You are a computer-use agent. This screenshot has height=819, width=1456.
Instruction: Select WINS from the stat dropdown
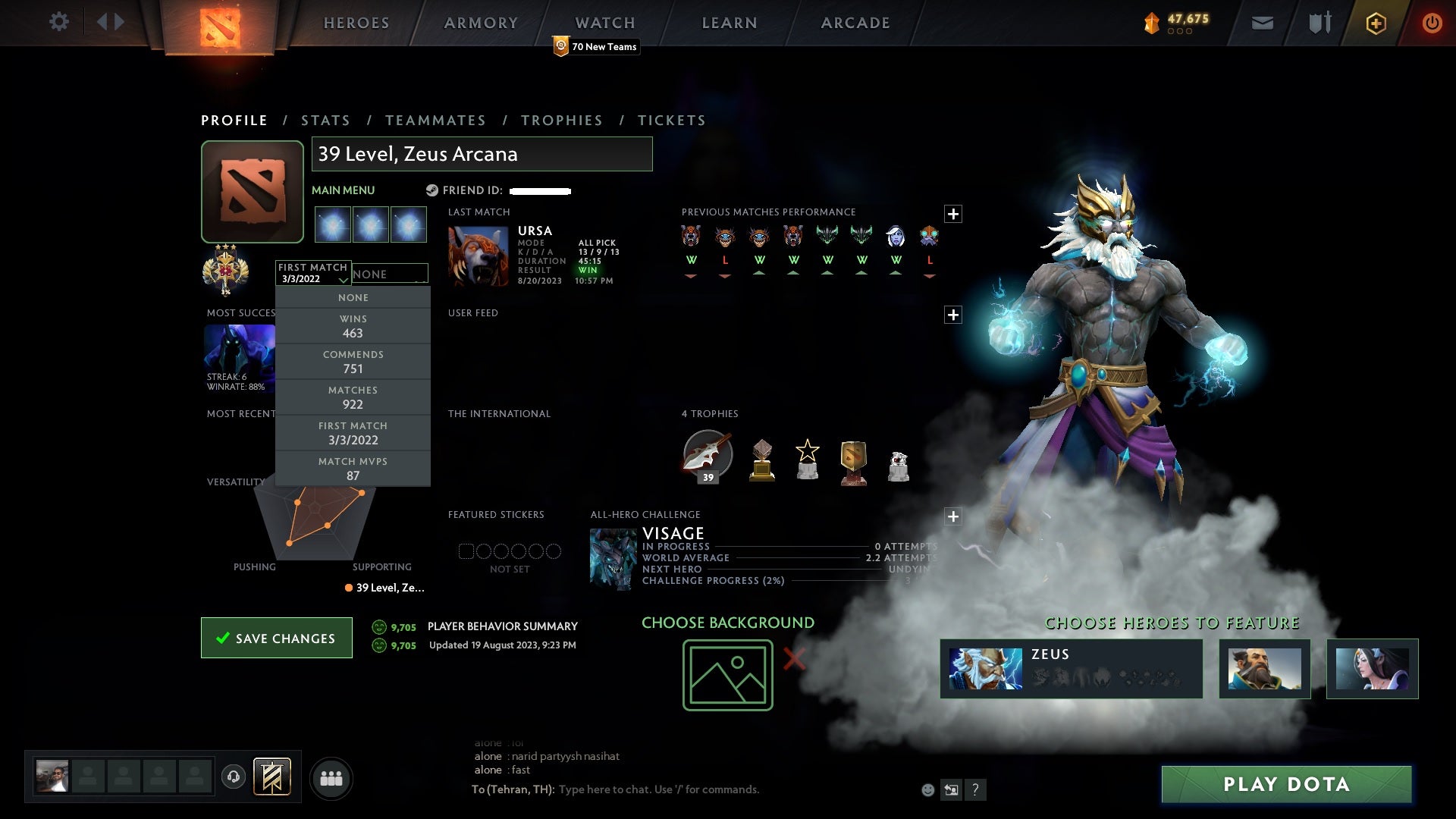tap(353, 326)
